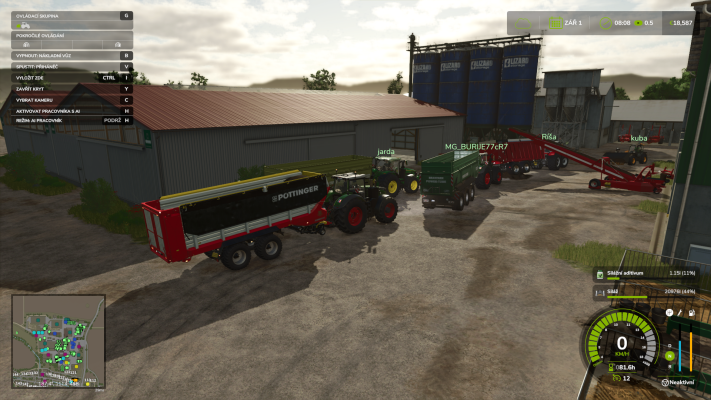Screen dimensions: 711x400
Task: Click the cruise control icon labeled Neaktivní
Action: pyautogui.click(x=665, y=381)
